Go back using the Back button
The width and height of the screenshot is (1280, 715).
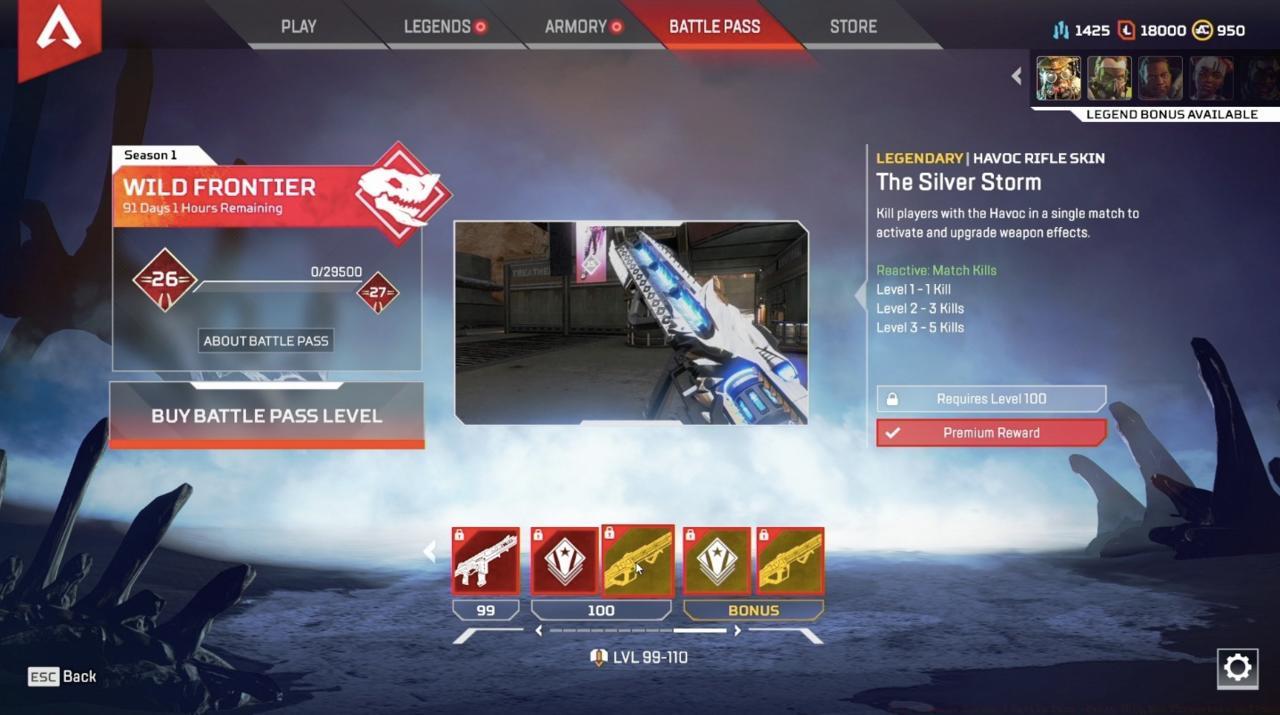(x=63, y=677)
